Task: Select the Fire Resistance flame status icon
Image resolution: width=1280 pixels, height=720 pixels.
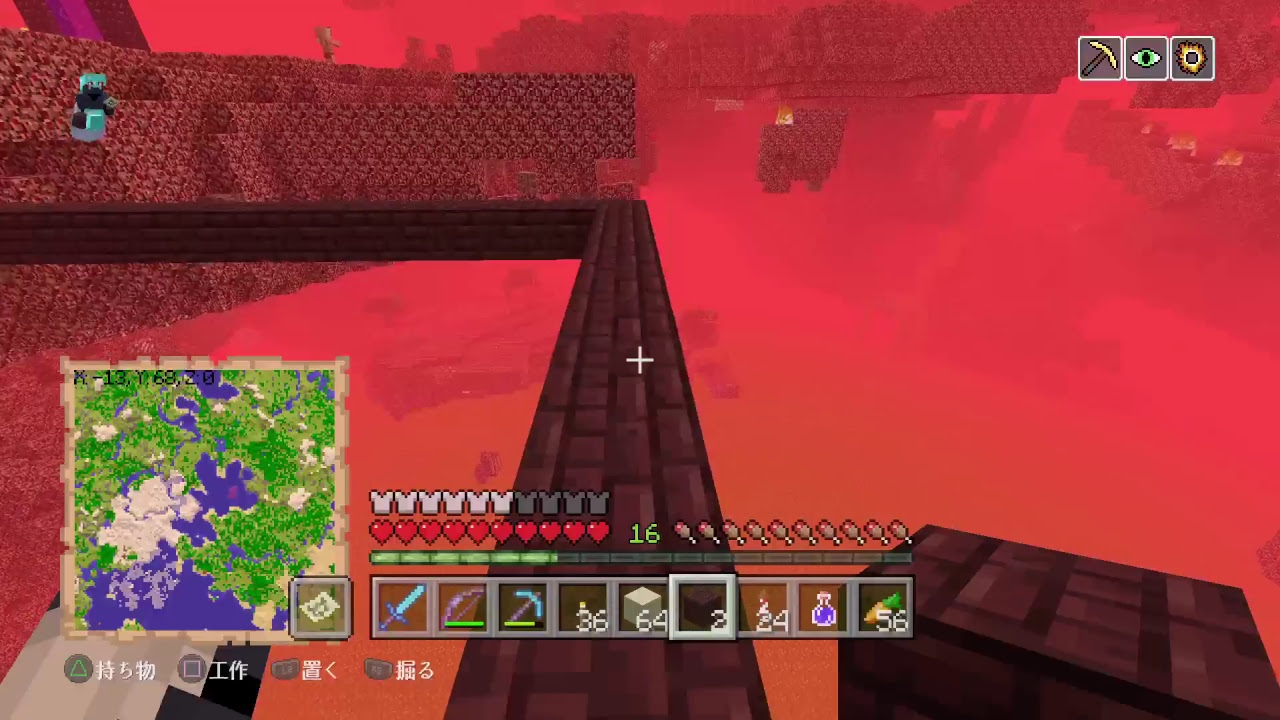Action: coord(1192,58)
